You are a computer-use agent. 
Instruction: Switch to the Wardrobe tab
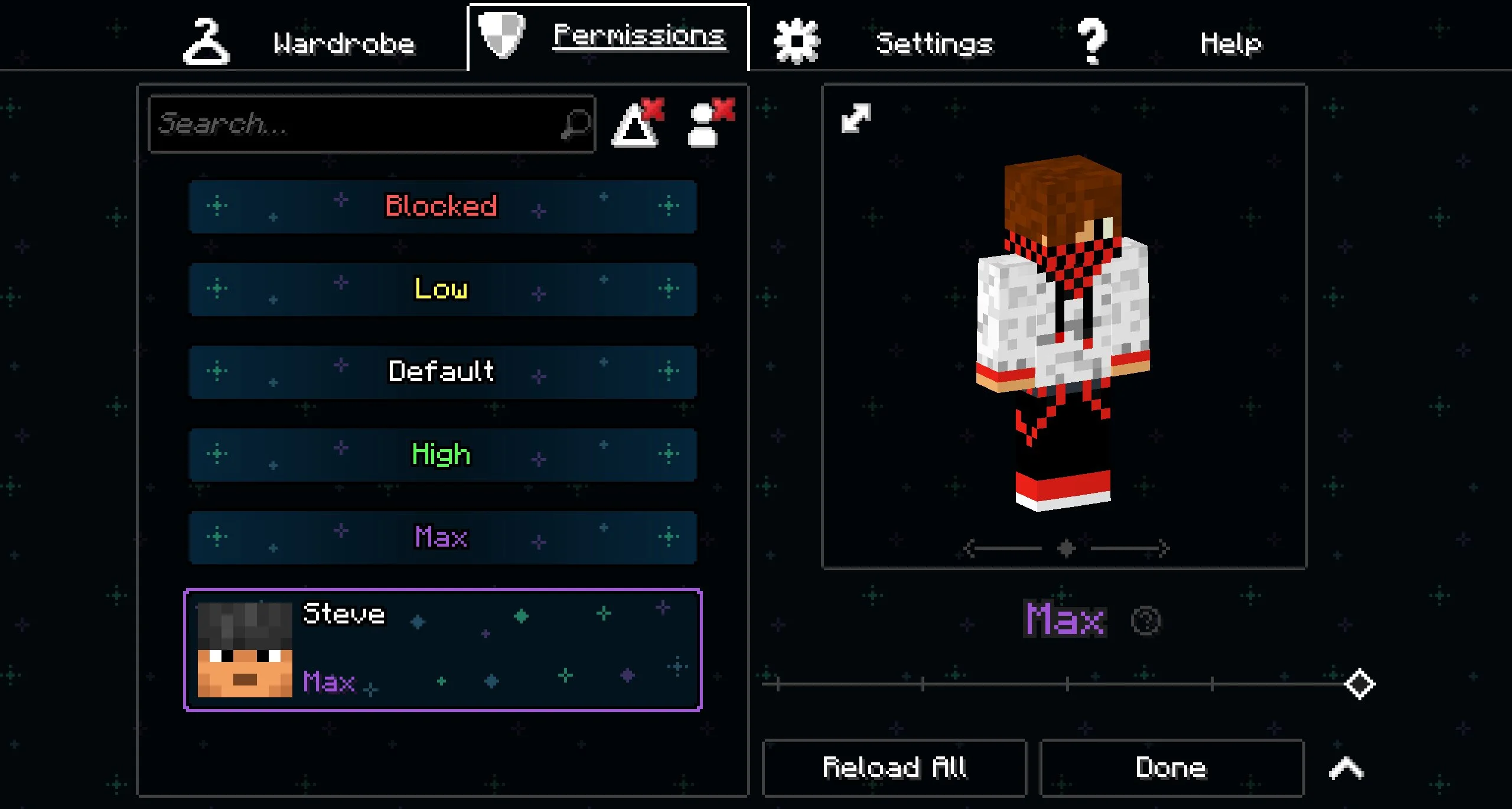[301, 43]
